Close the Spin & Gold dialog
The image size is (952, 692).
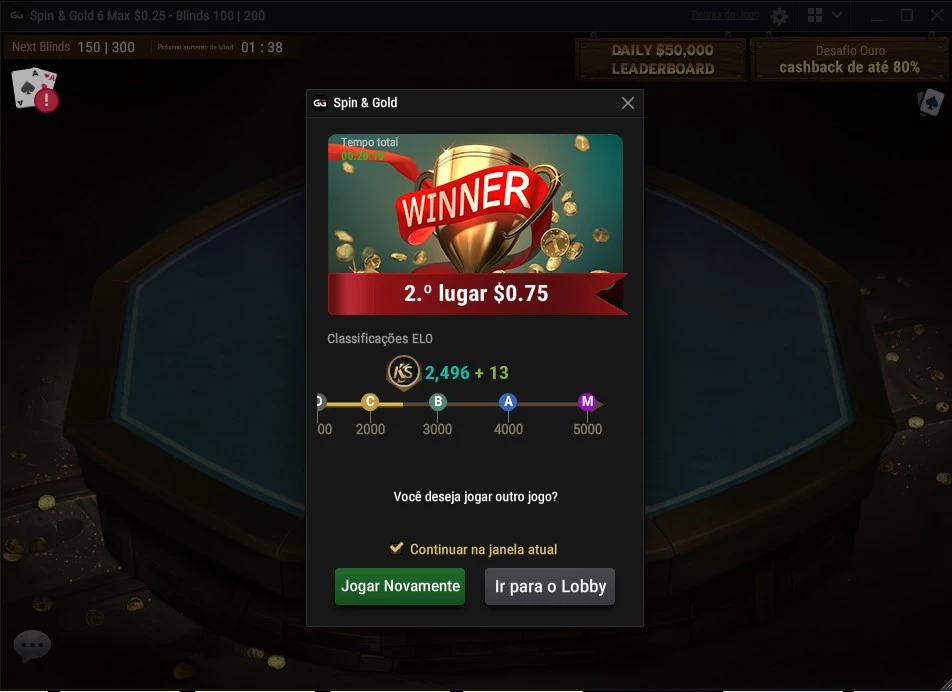point(628,103)
